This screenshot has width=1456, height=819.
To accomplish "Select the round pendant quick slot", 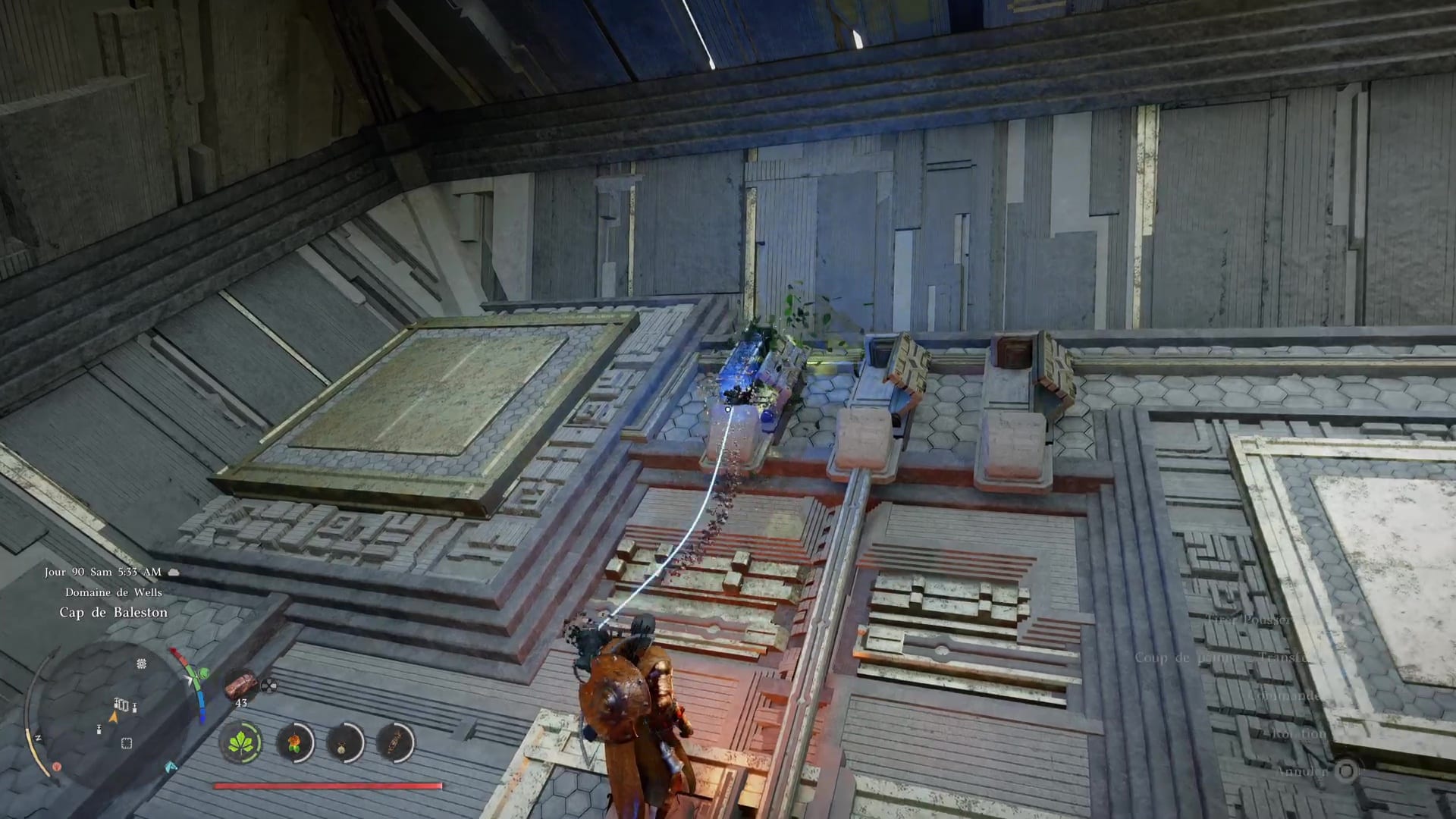I will [x=344, y=742].
